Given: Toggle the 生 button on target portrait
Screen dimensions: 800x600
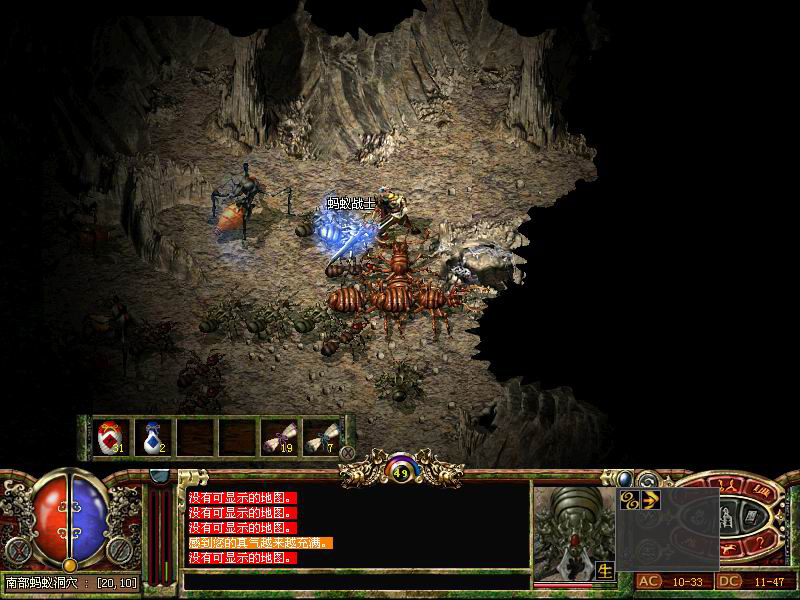Looking at the screenshot, I should coord(605,570).
